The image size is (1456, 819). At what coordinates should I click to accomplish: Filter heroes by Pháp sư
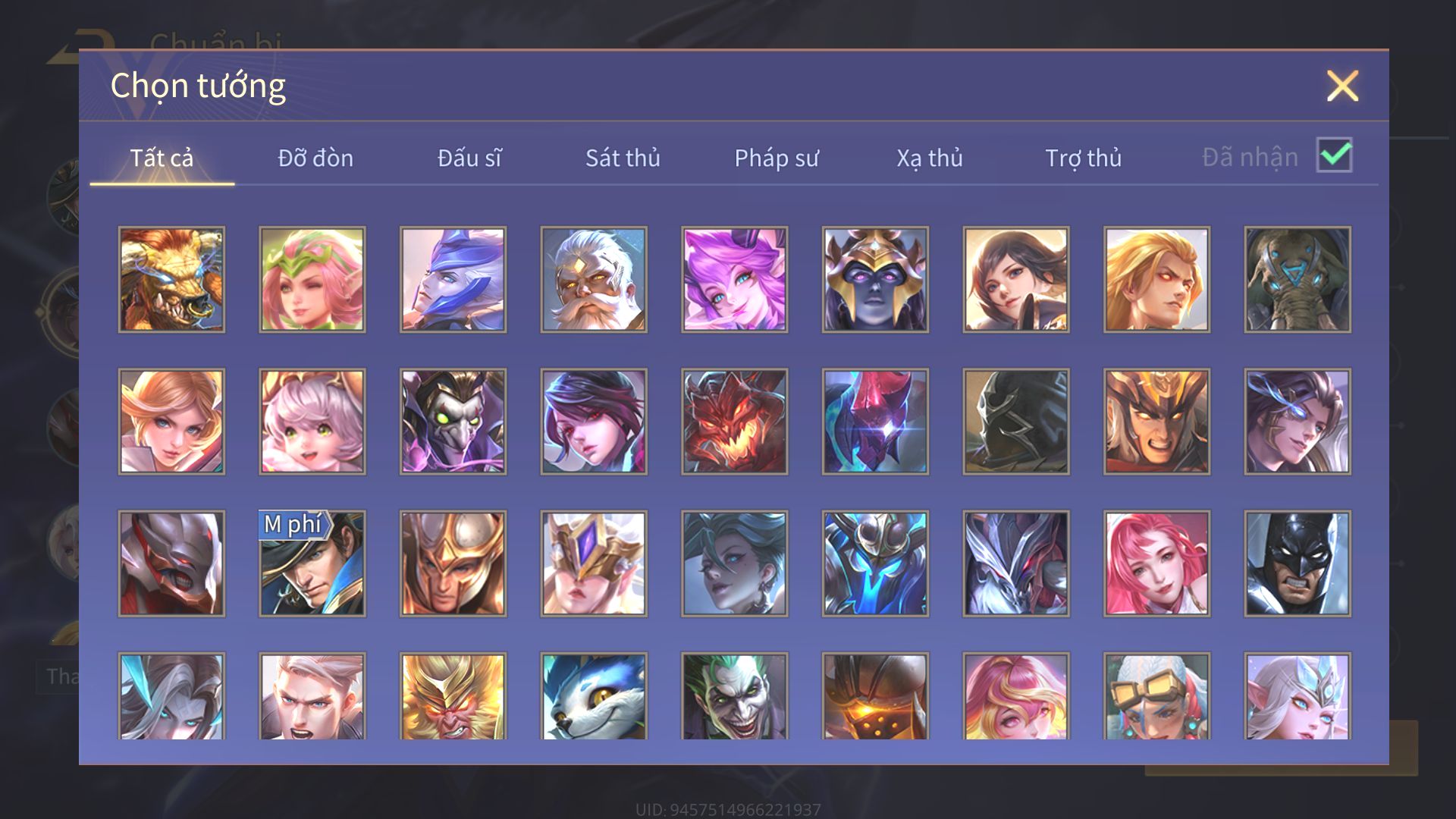[777, 158]
